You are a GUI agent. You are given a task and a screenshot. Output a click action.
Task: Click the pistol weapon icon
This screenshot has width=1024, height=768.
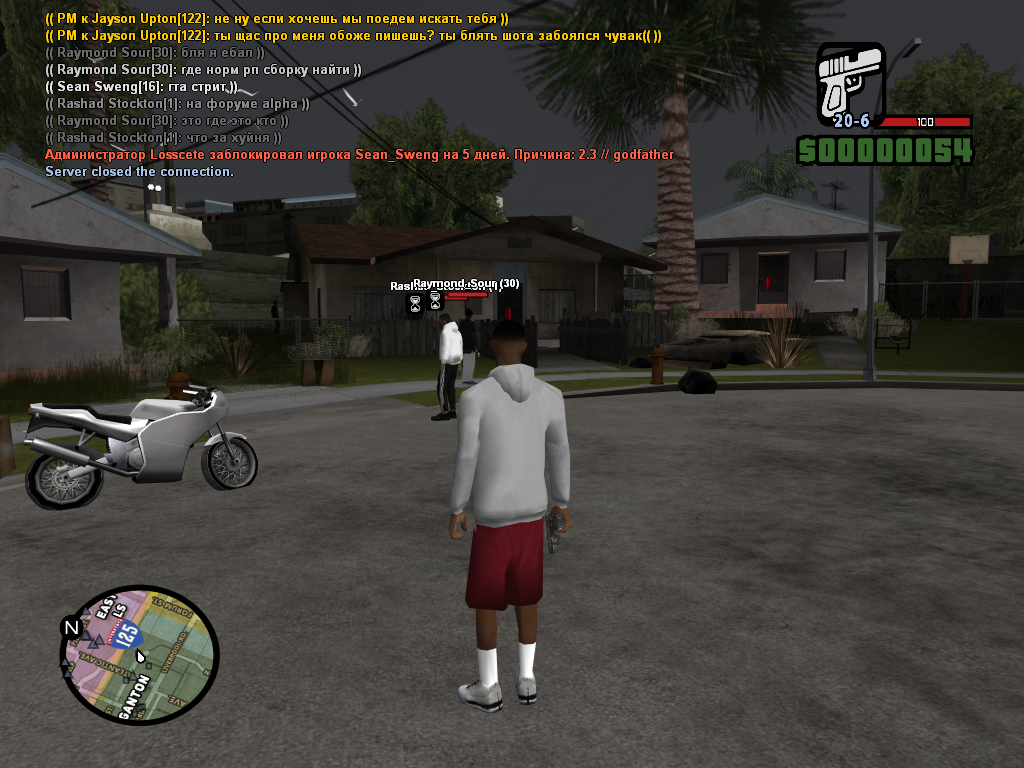[850, 82]
